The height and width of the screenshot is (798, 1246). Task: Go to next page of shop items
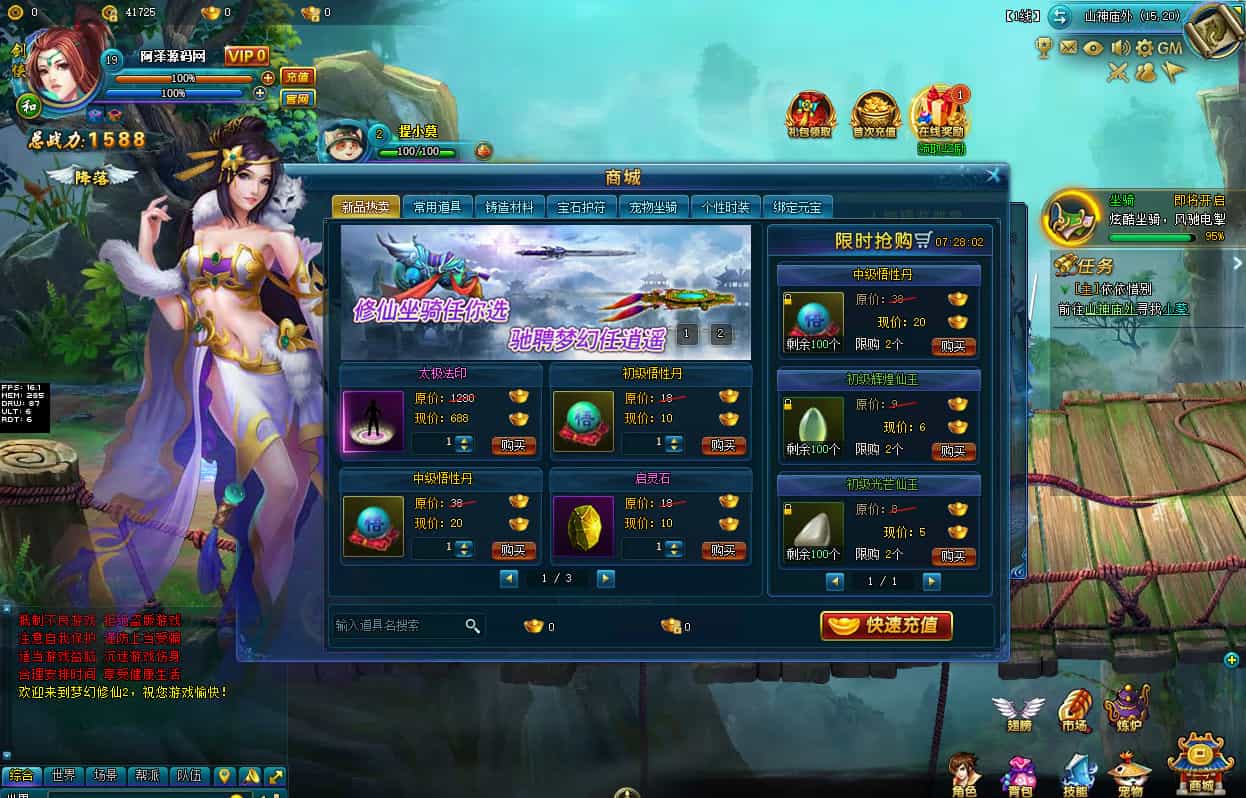point(605,578)
